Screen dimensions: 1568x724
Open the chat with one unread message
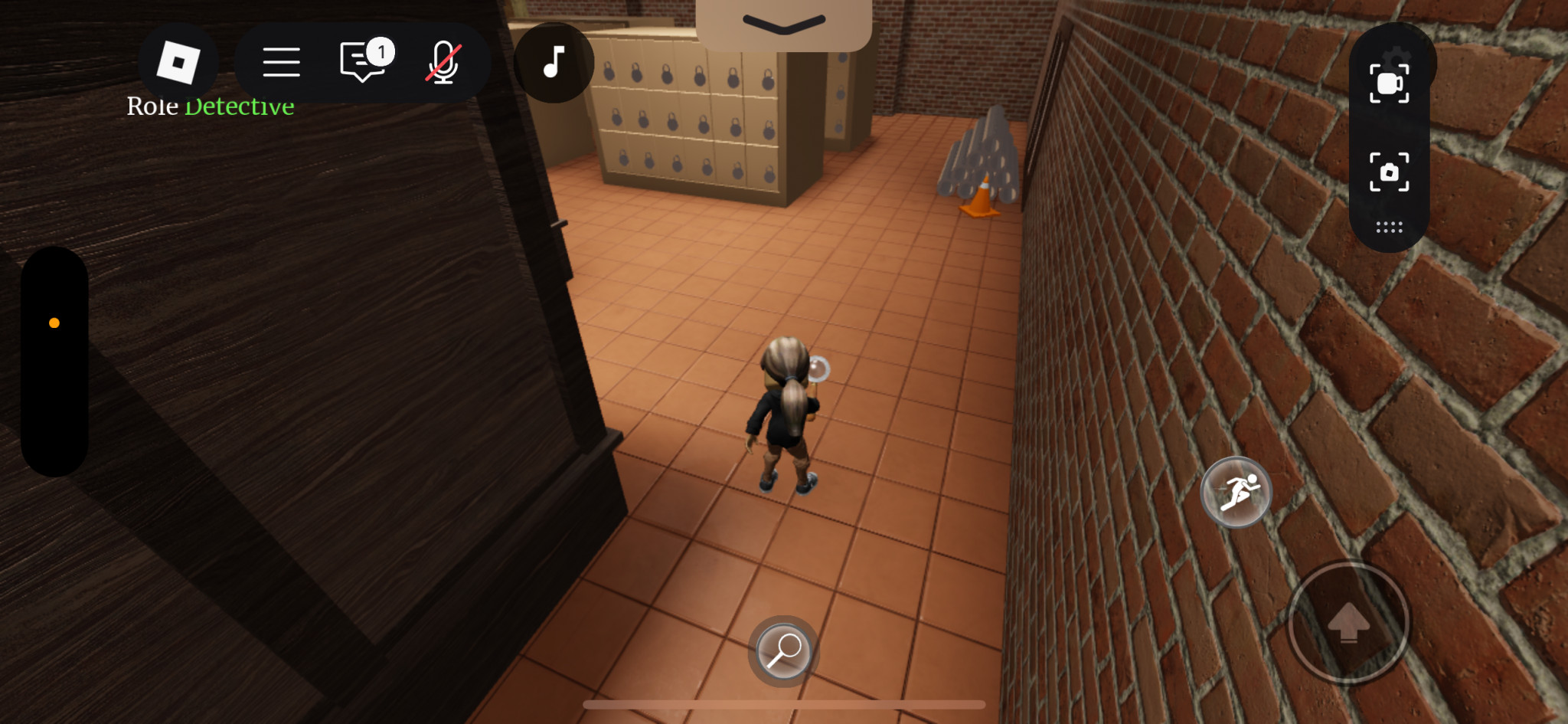point(363,62)
